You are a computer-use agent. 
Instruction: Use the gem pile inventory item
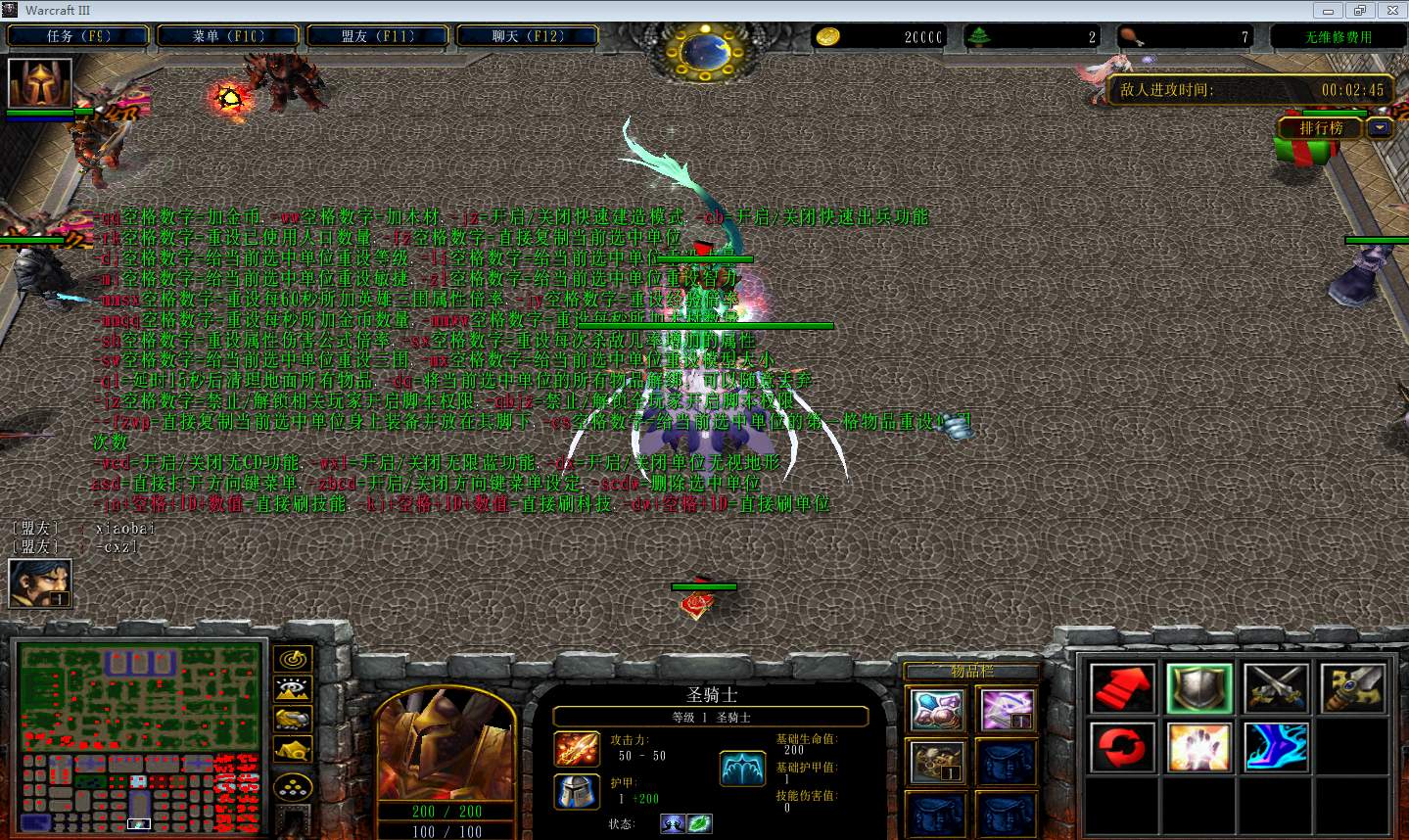(937, 710)
